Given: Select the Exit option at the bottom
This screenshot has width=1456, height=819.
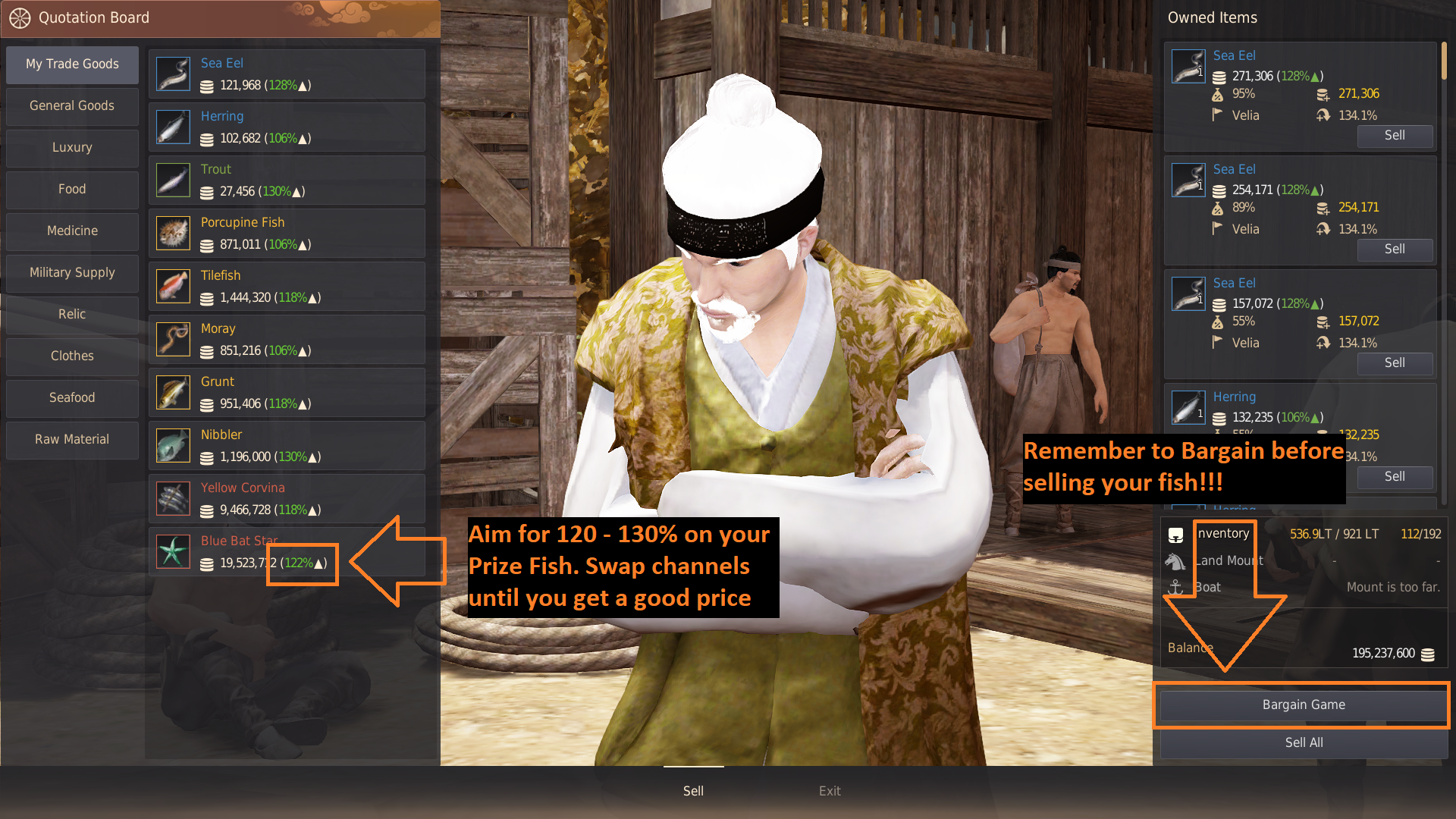Looking at the screenshot, I should 830,790.
